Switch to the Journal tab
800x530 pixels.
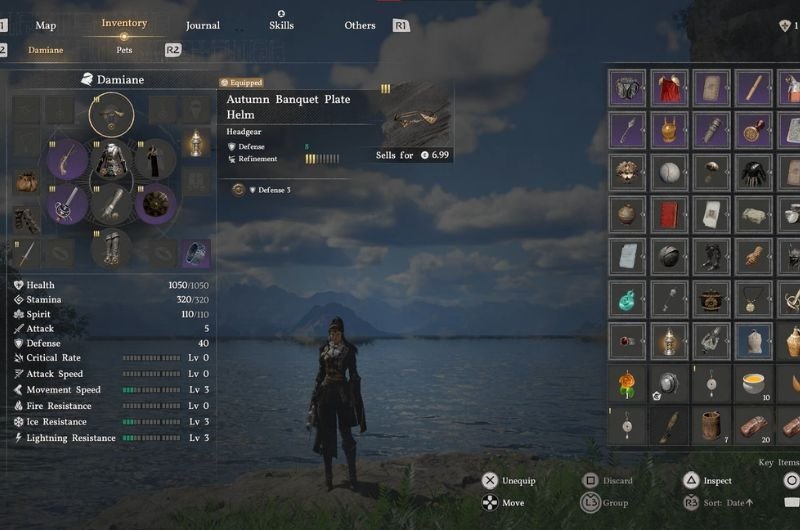[x=203, y=25]
